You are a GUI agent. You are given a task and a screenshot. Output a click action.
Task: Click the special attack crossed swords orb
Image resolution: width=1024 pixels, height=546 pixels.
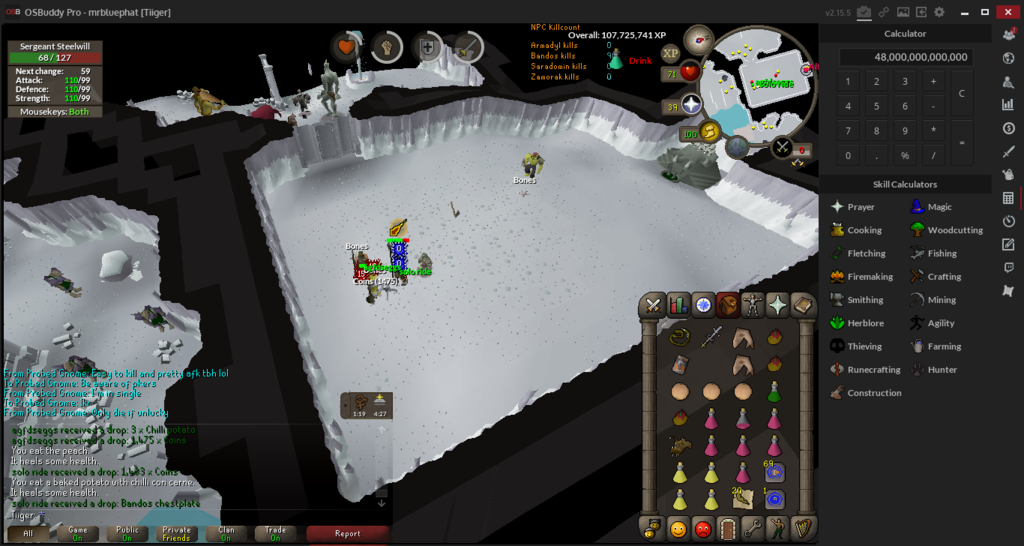pyautogui.click(x=781, y=149)
